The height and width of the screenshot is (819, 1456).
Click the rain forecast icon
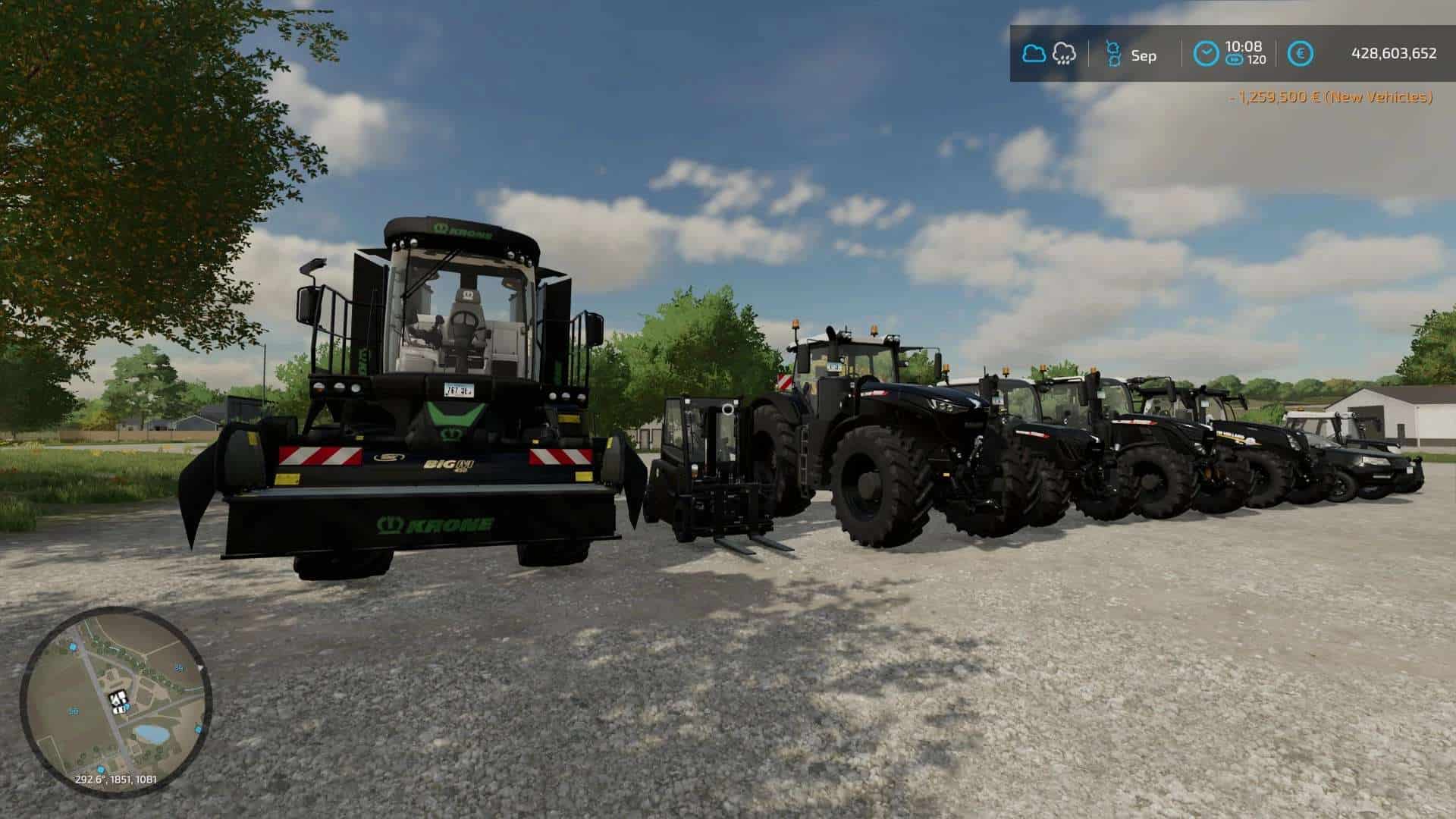click(x=1065, y=53)
